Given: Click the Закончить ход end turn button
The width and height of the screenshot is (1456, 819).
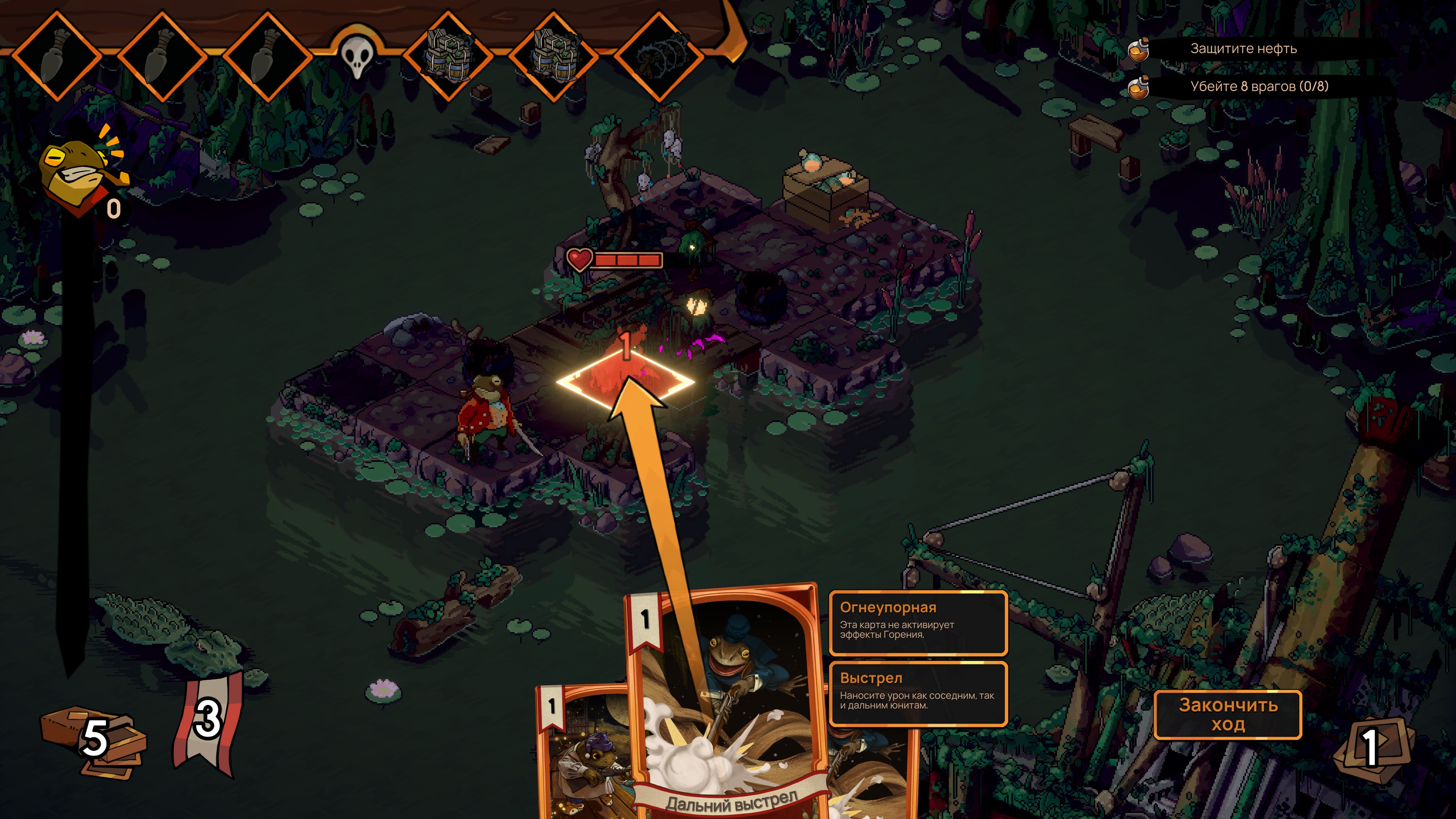Looking at the screenshot, I should pyautogui.click(x=1227, y=714).
